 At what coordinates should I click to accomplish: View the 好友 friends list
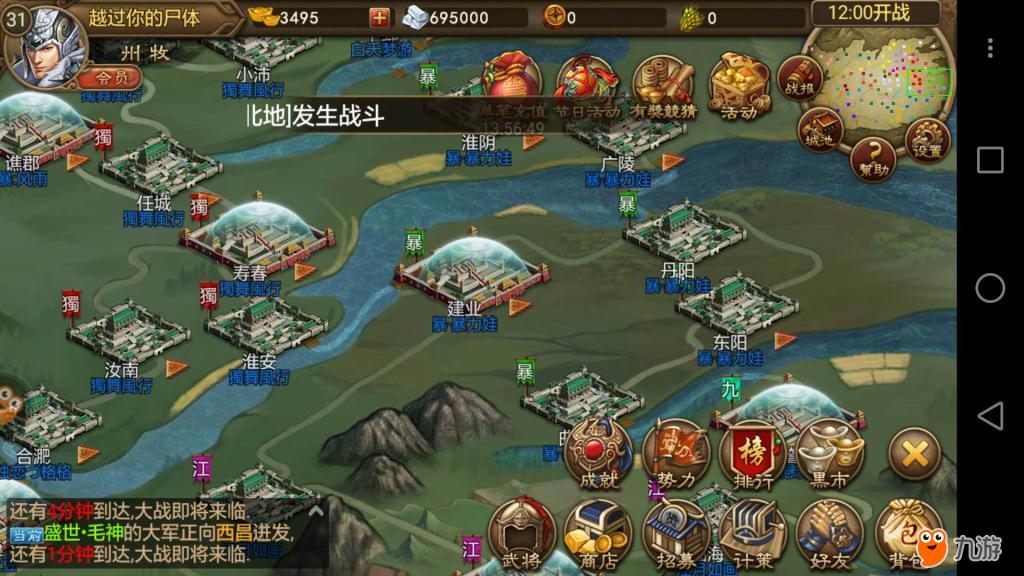(x=830, y=532)
